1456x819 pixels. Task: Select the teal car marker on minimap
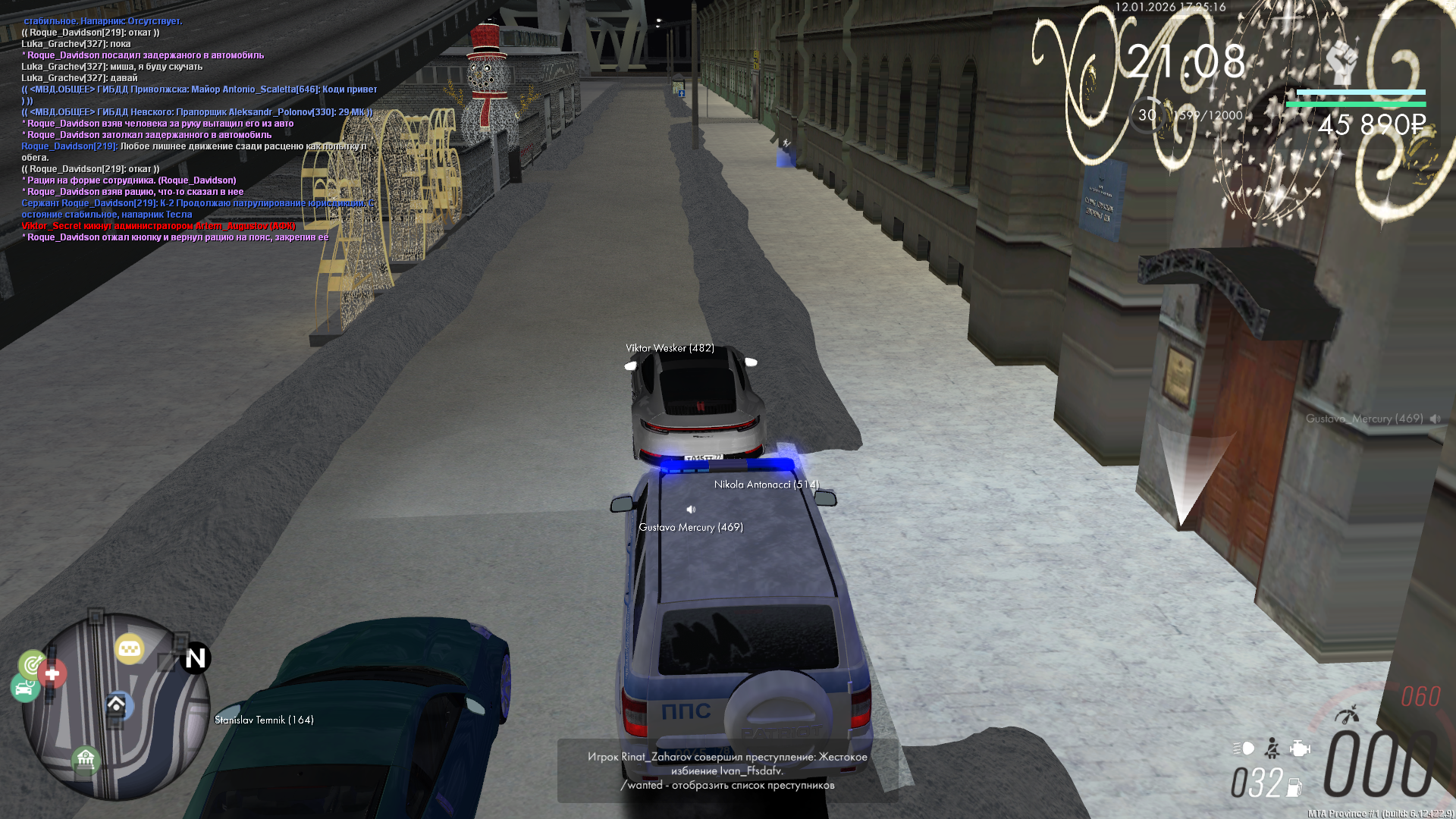pyautogui.click(x=25, y=688)
